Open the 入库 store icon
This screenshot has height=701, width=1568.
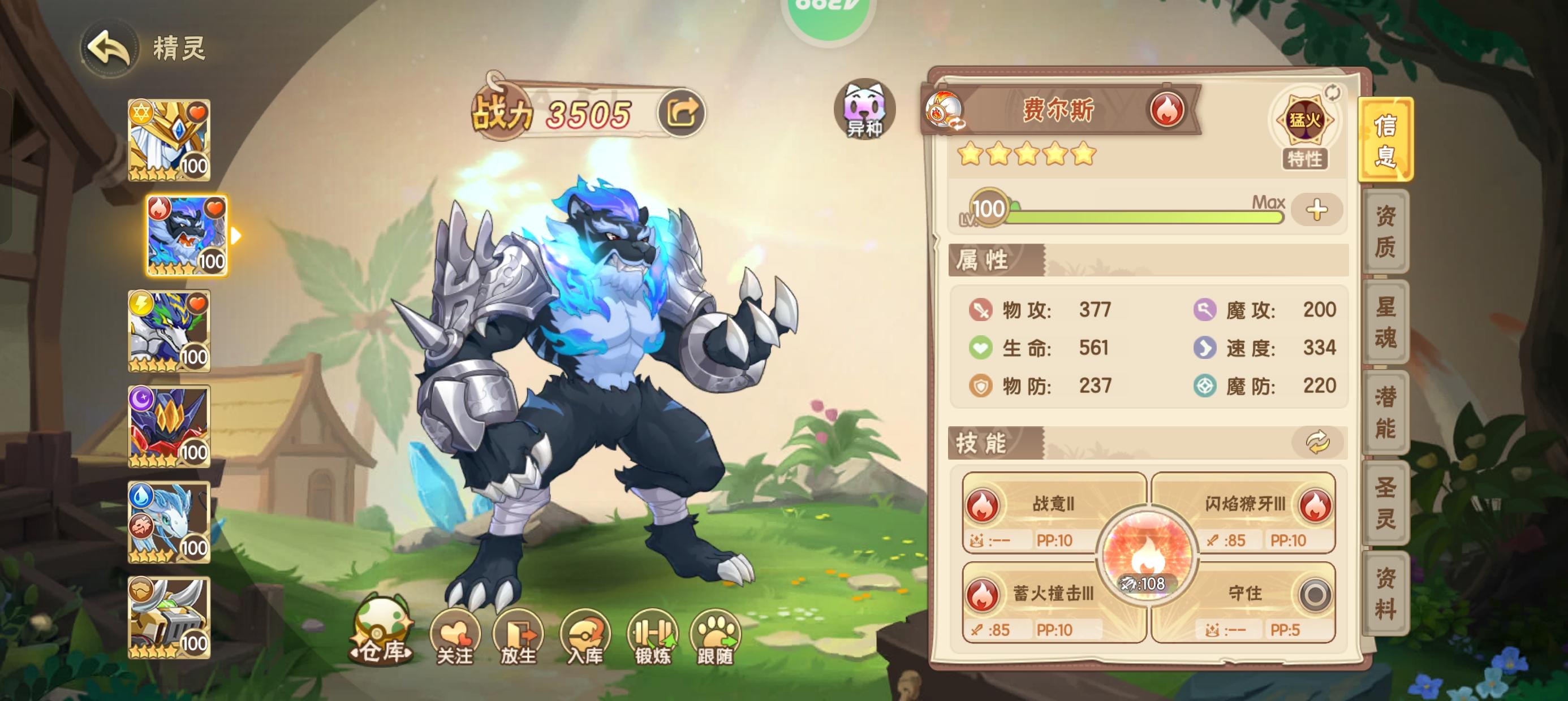[x=584, y=635]
